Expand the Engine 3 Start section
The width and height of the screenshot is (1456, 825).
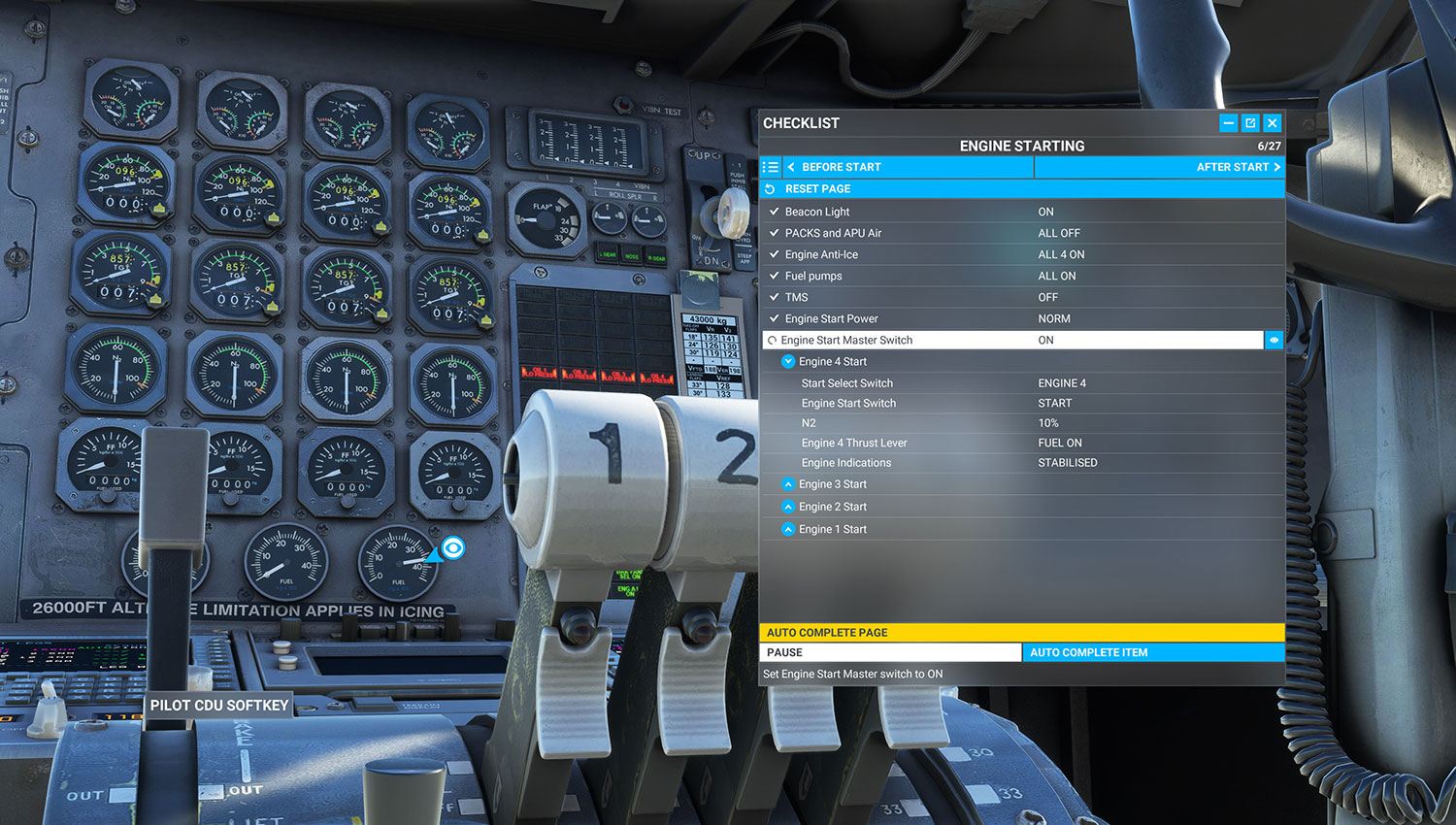(788, 483)
